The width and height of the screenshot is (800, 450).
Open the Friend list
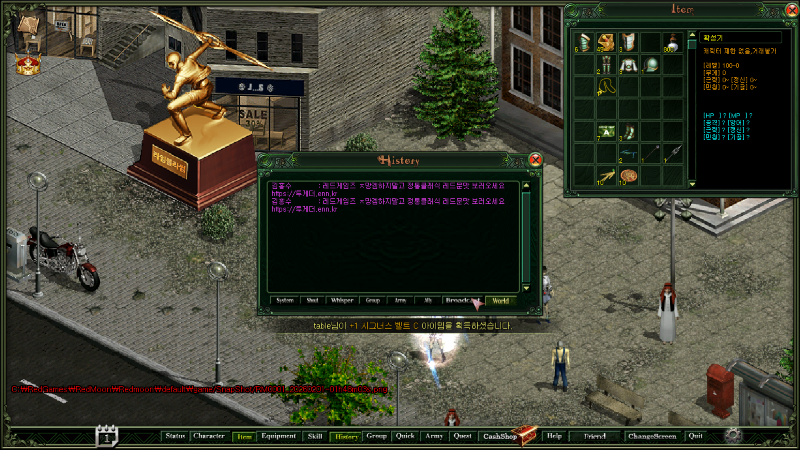coord(595,437)
